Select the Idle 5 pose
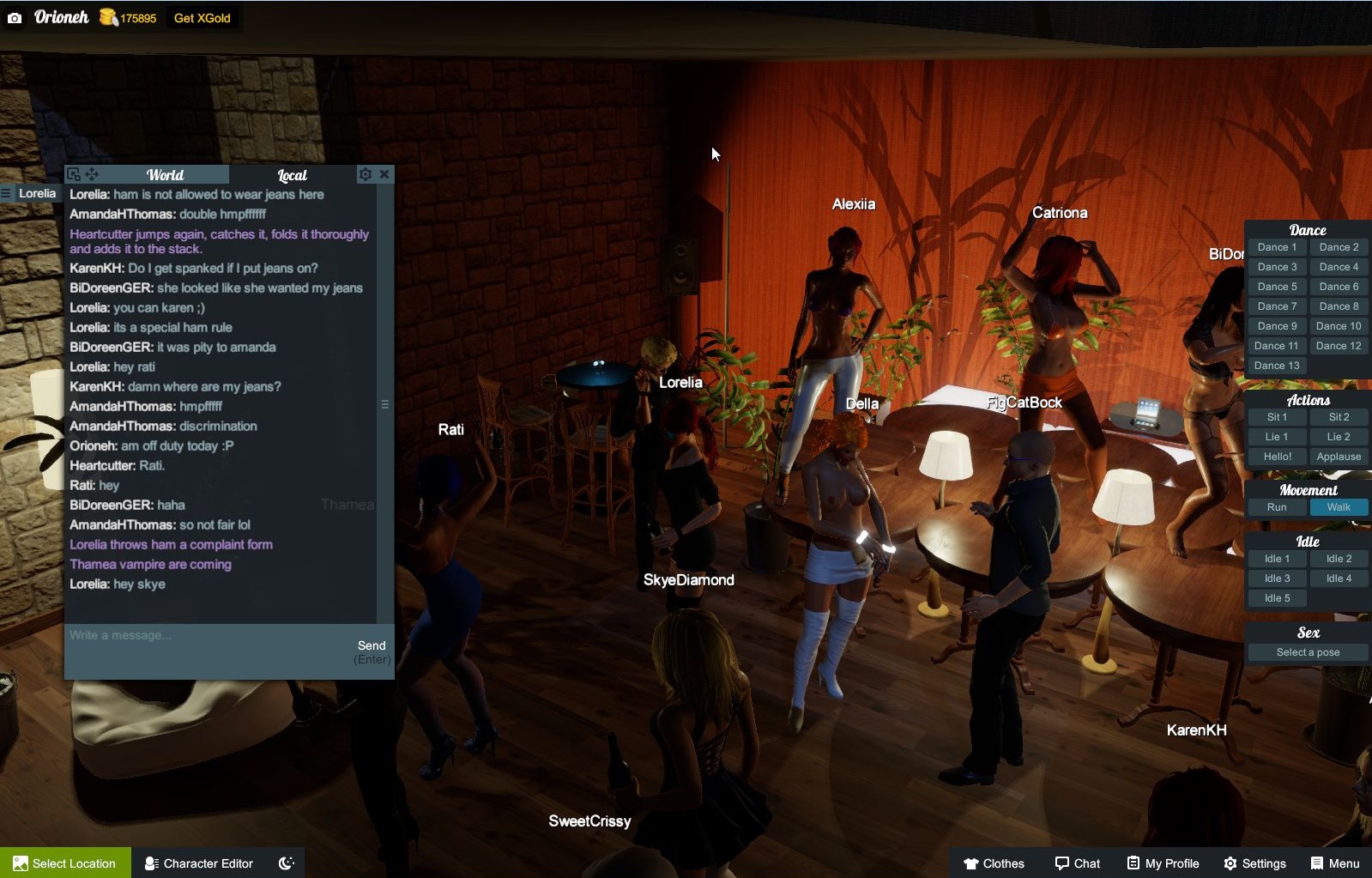Viewport: 1372px width, 878px height. pyautogui.click(x=1277, y=598)
